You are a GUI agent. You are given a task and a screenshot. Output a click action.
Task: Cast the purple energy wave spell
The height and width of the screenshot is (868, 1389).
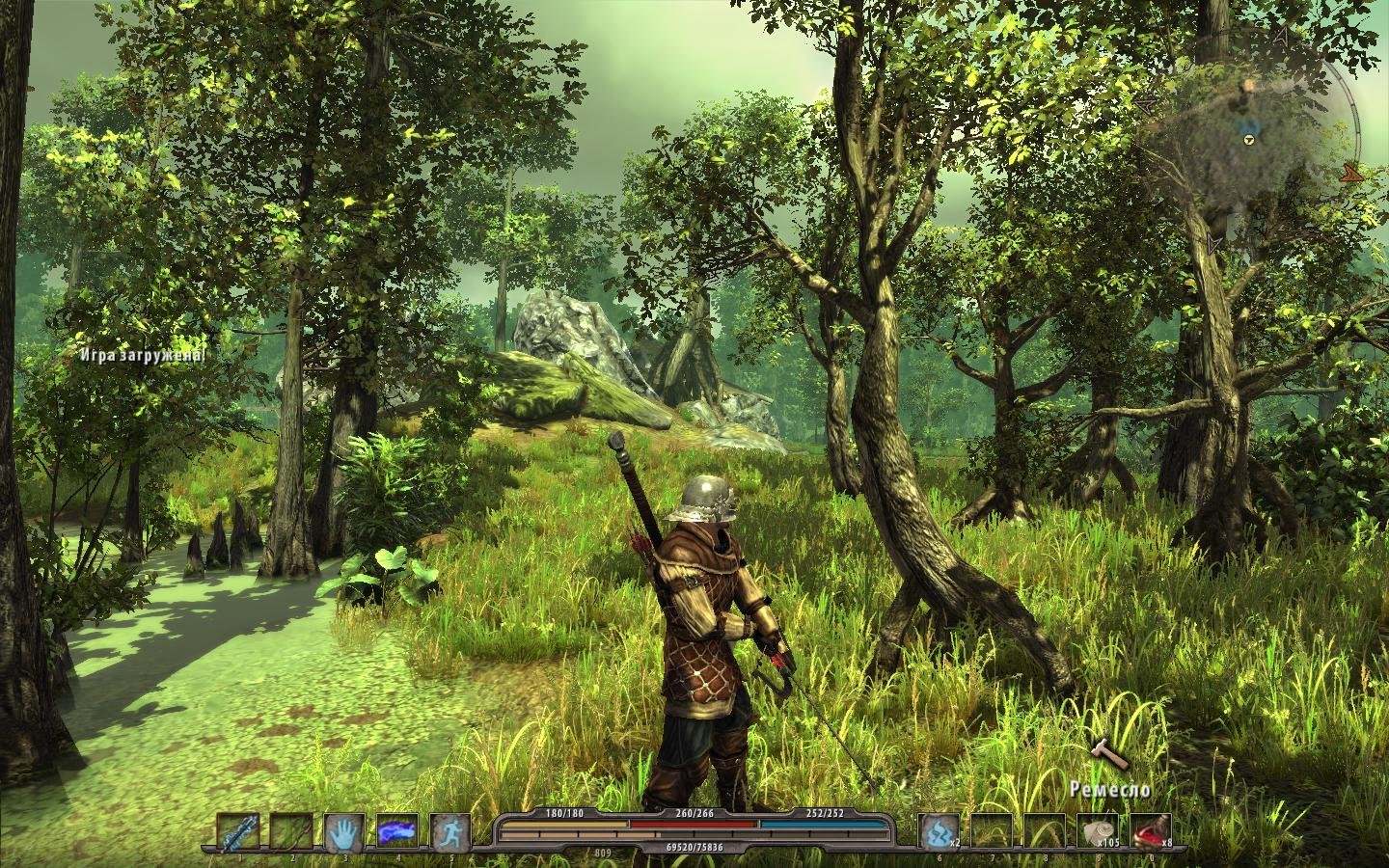396,831
